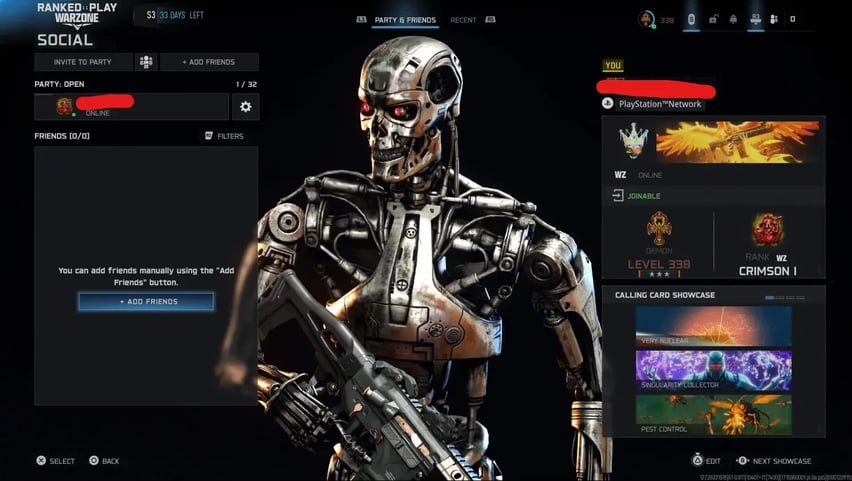The image size is (852, 481).
Task: Select the Crimson I rank badge
Action: pyautogui.click(x=768, y=230)
